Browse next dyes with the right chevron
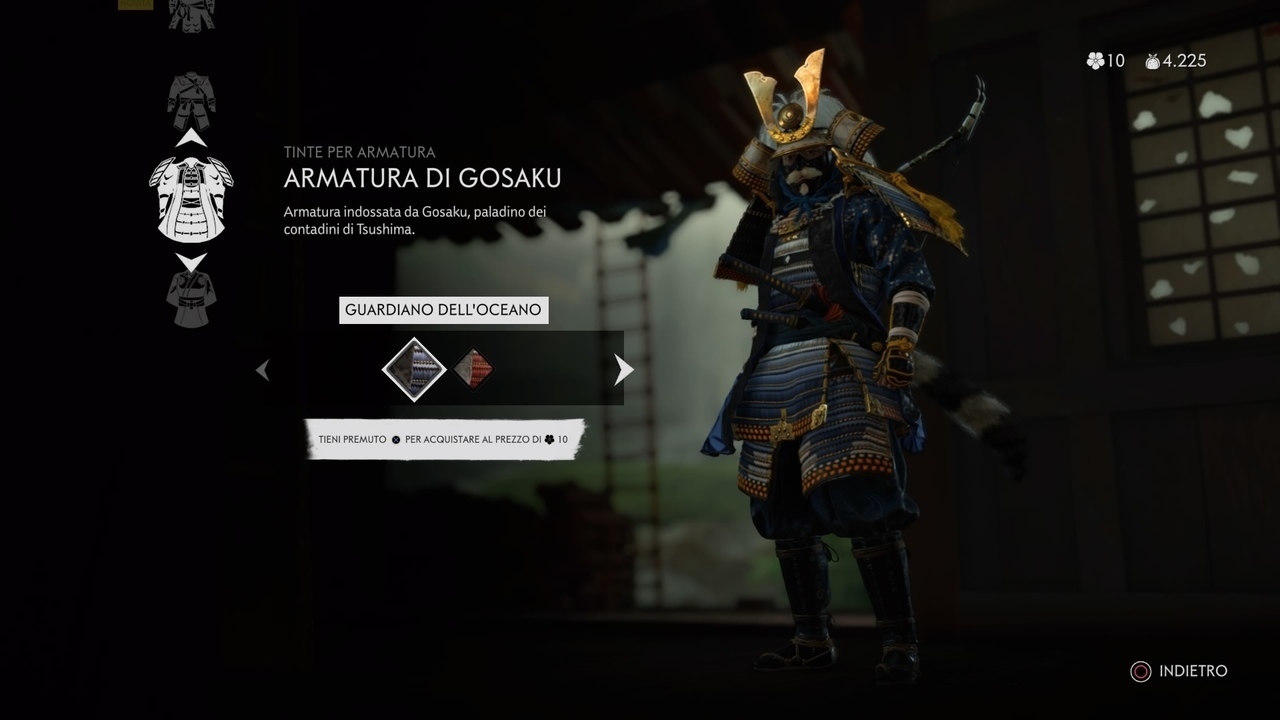This screenshot has height=720, width=1280. point(623,369)
